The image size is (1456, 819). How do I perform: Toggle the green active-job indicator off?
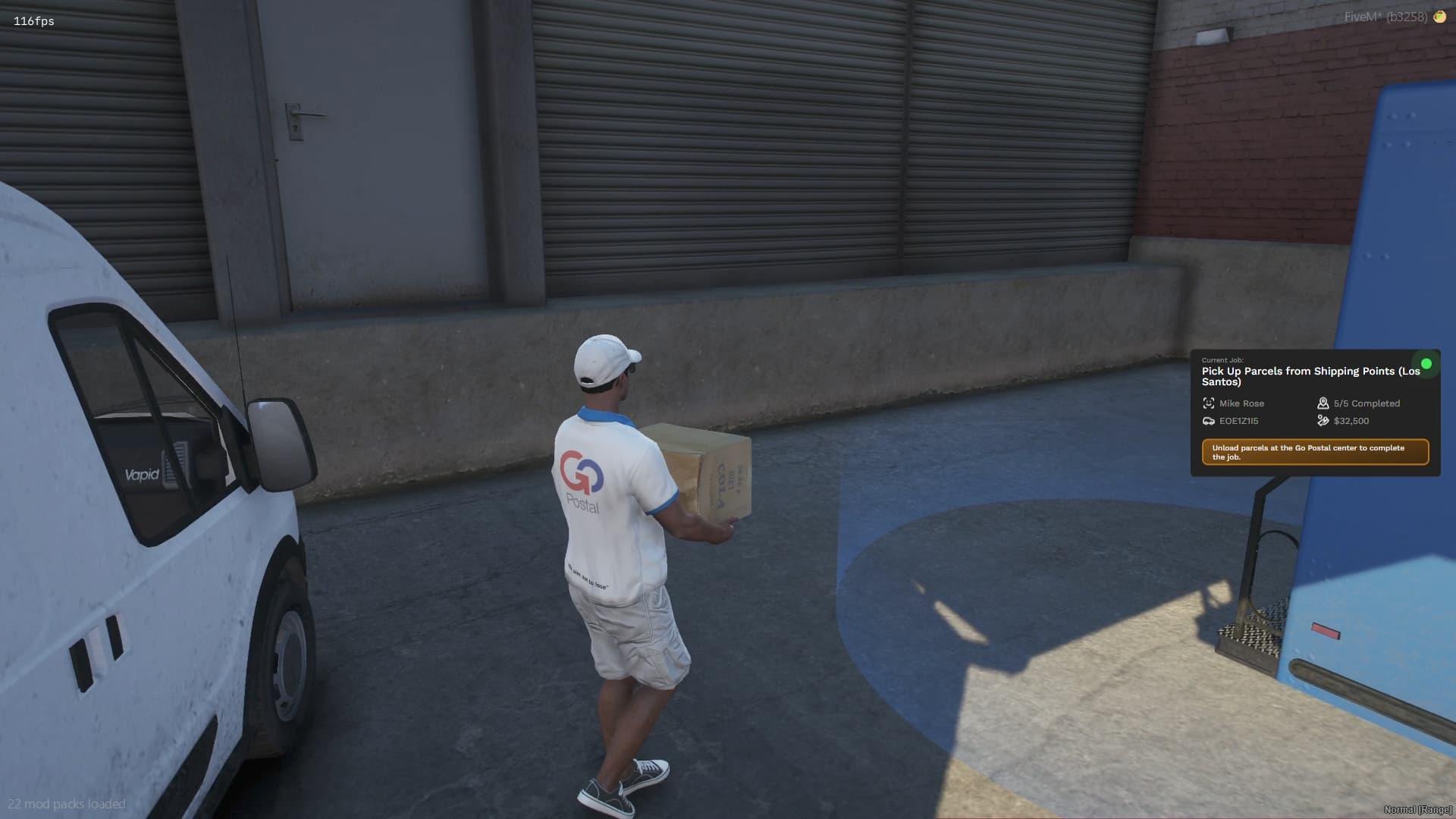click(1426, 363)
